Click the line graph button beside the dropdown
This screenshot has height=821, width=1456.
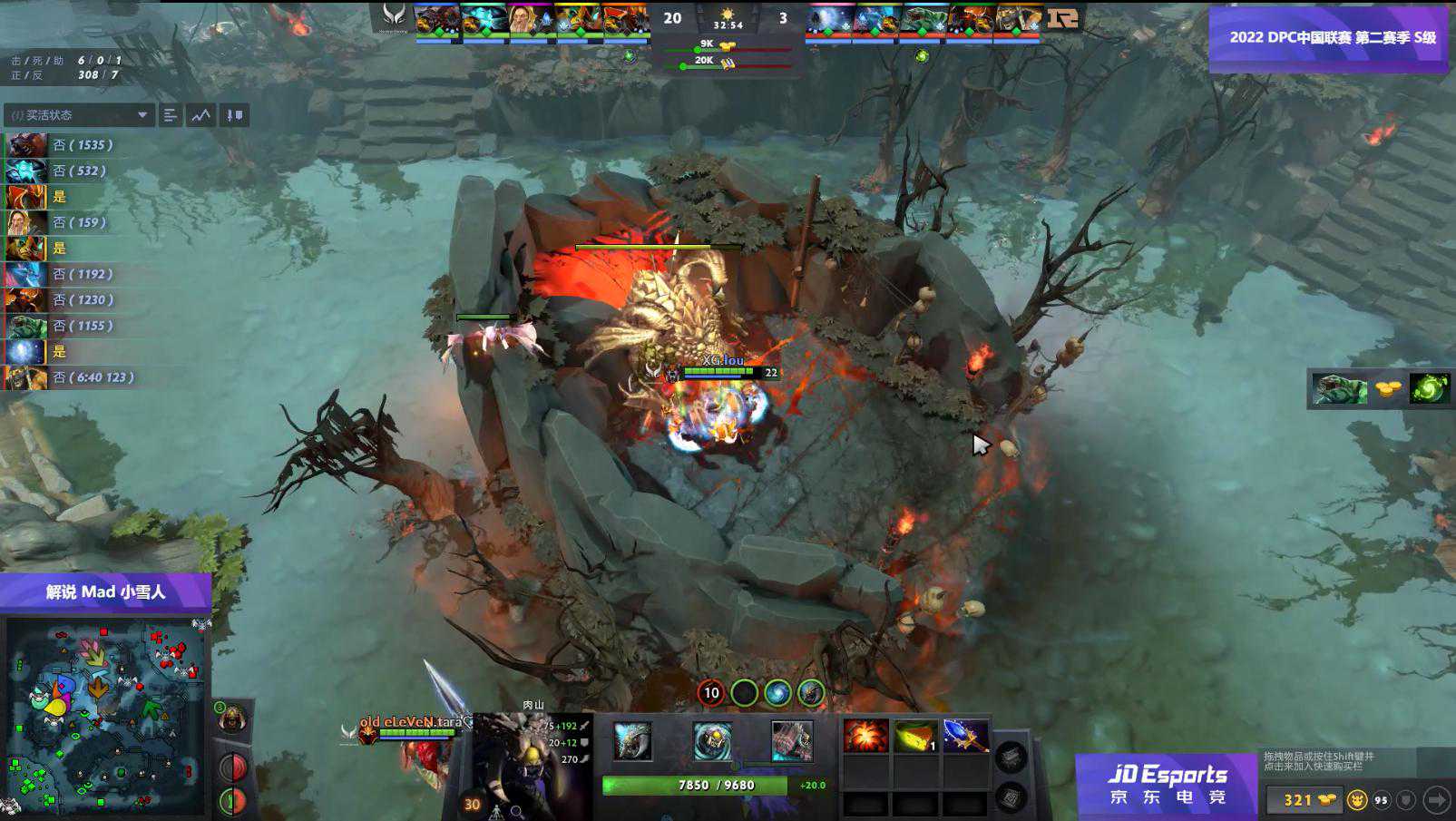click(x=200, y=115)
